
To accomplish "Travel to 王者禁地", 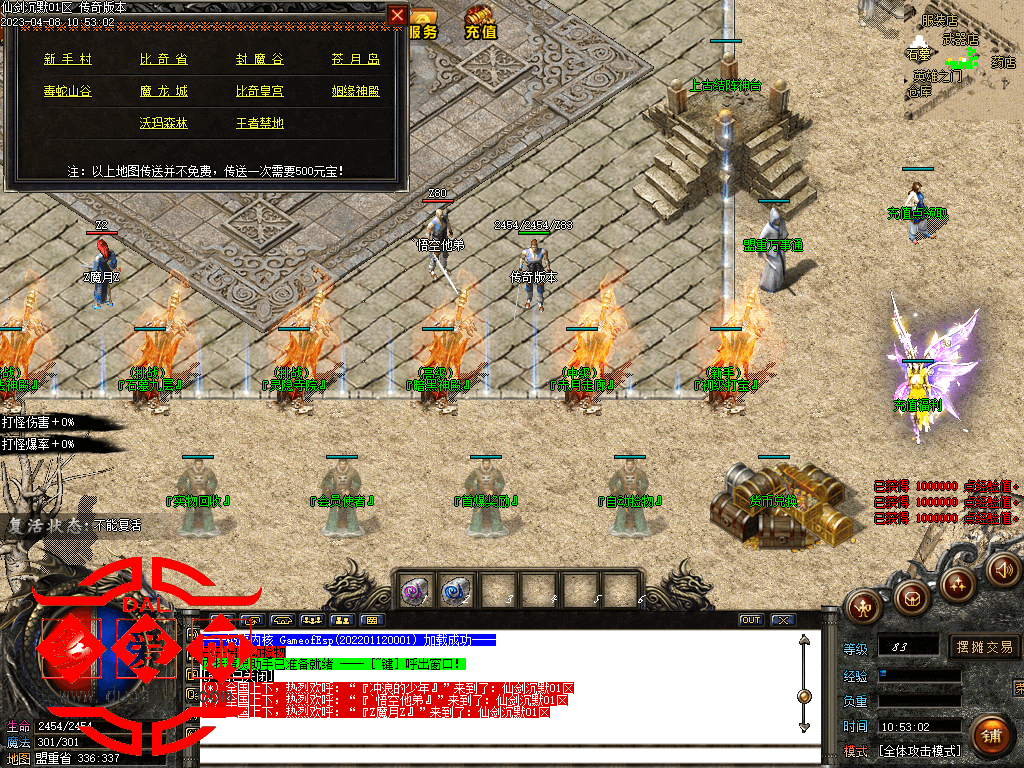I will pyautogui.click(x=259, y=123).
